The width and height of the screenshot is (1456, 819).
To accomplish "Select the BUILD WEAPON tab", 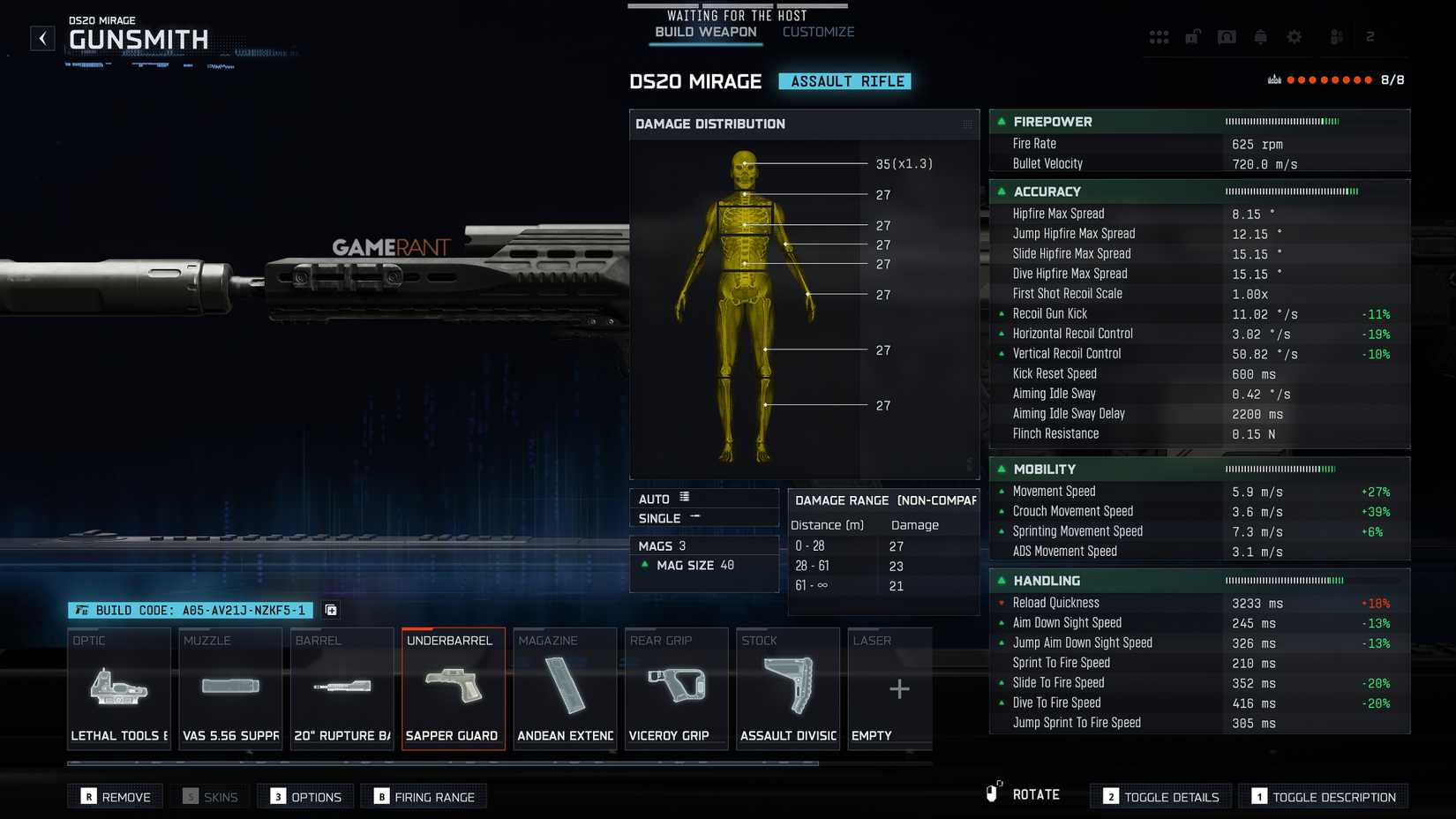I will click(x=704, y=31).
